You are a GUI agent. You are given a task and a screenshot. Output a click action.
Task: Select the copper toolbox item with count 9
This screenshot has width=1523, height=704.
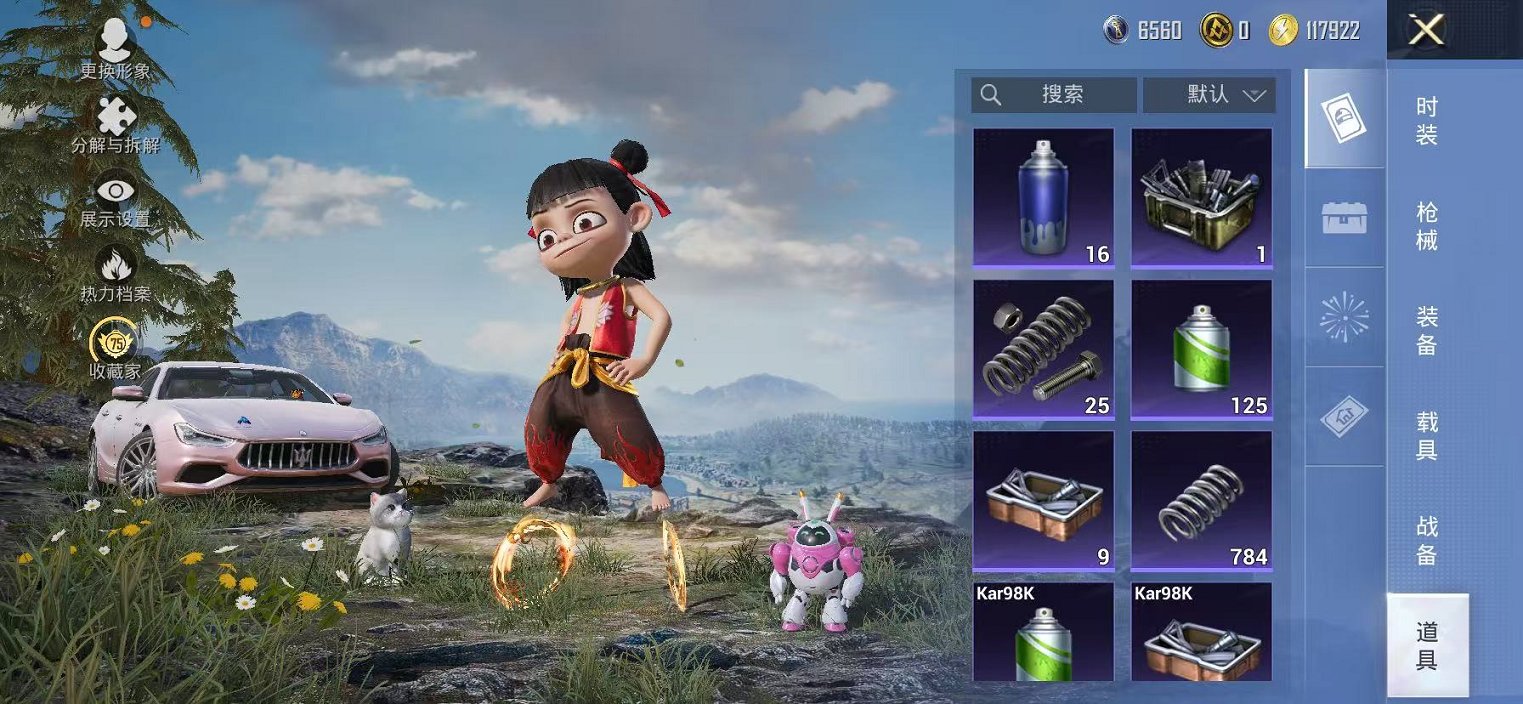click(x=1043, y=499)
